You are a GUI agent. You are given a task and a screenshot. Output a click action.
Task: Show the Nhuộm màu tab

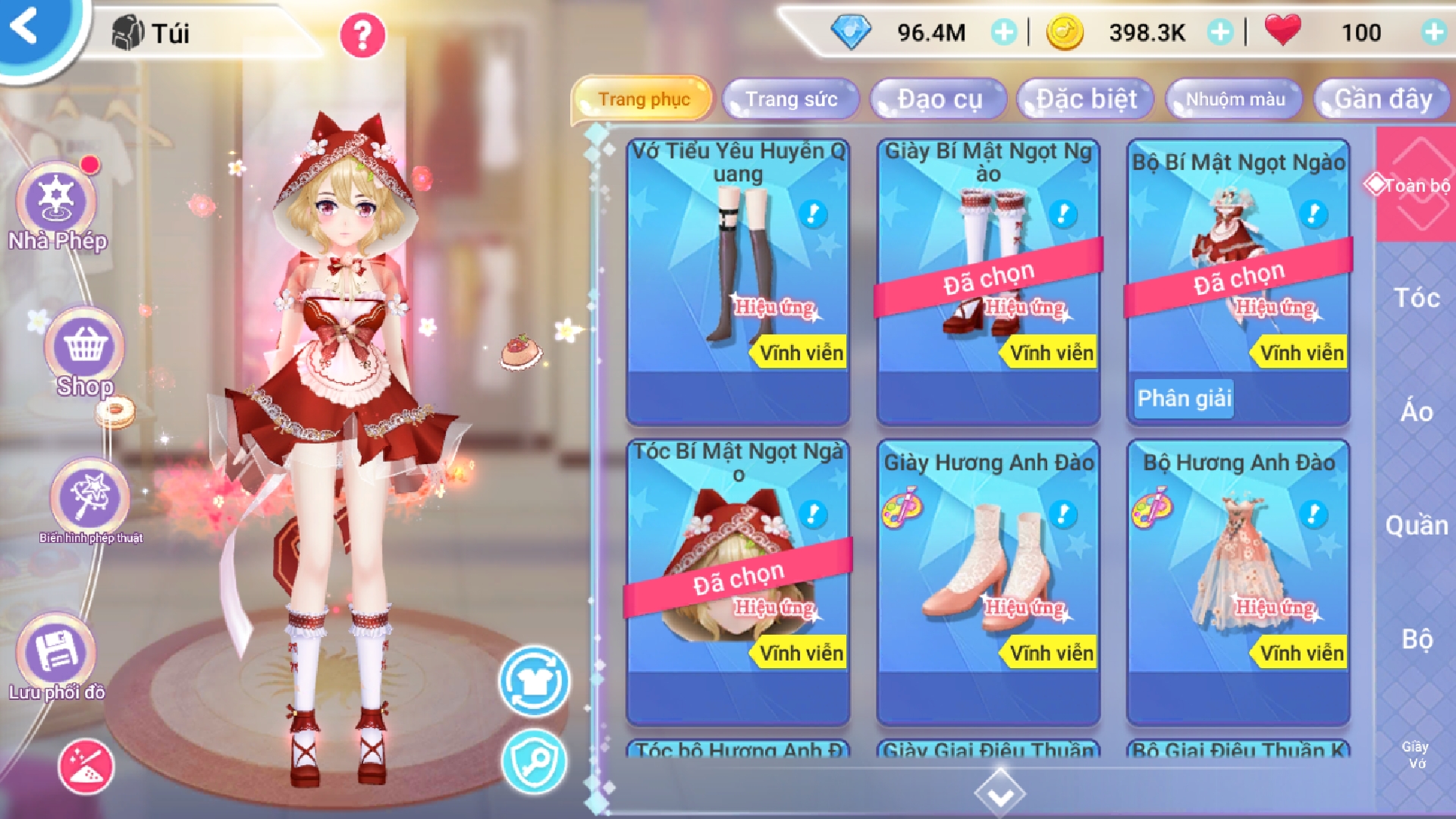click(1235, 99)
